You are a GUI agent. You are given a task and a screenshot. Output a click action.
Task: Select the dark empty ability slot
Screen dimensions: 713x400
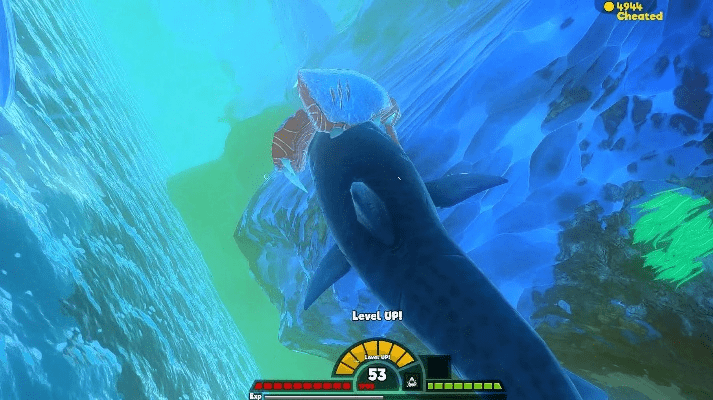pyautogui.click(x=436, y=367)
